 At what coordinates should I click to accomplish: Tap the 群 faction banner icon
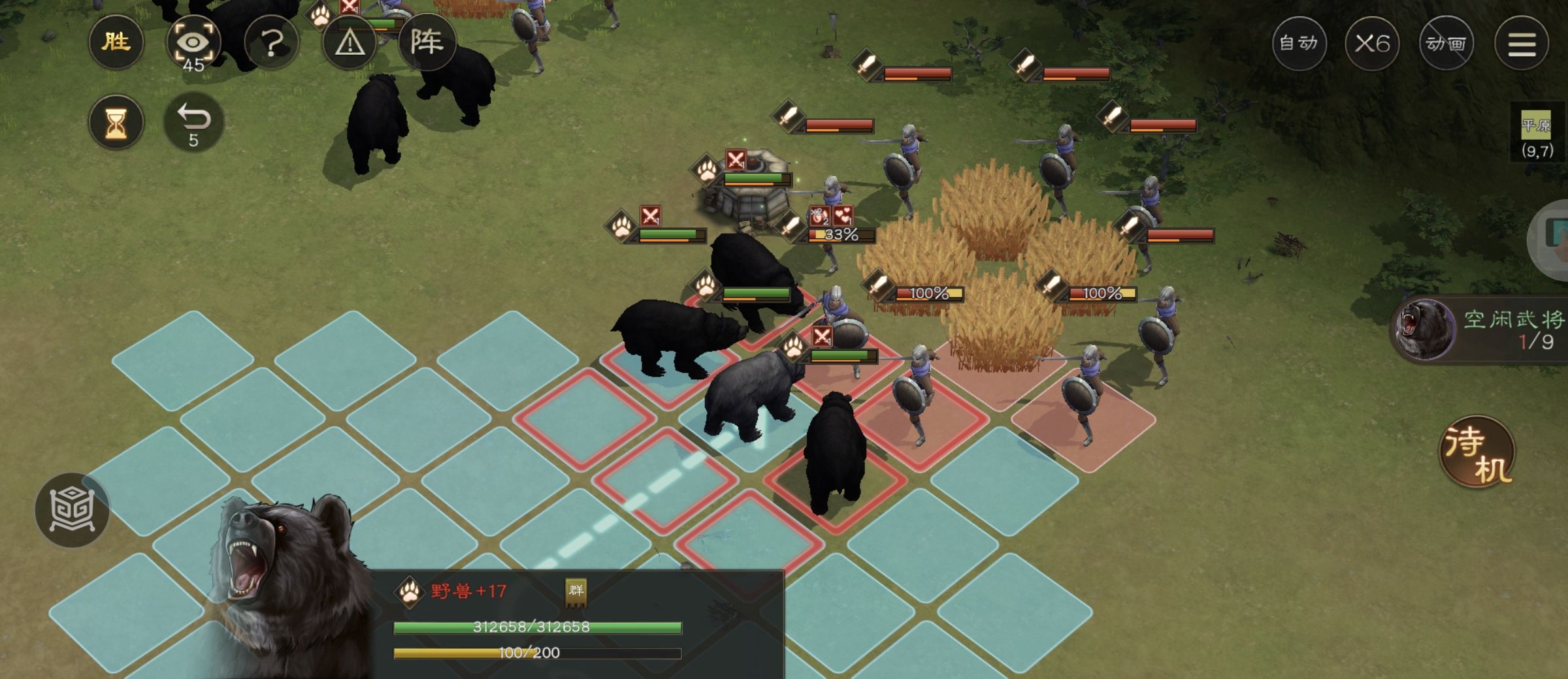tap(576, 592)
